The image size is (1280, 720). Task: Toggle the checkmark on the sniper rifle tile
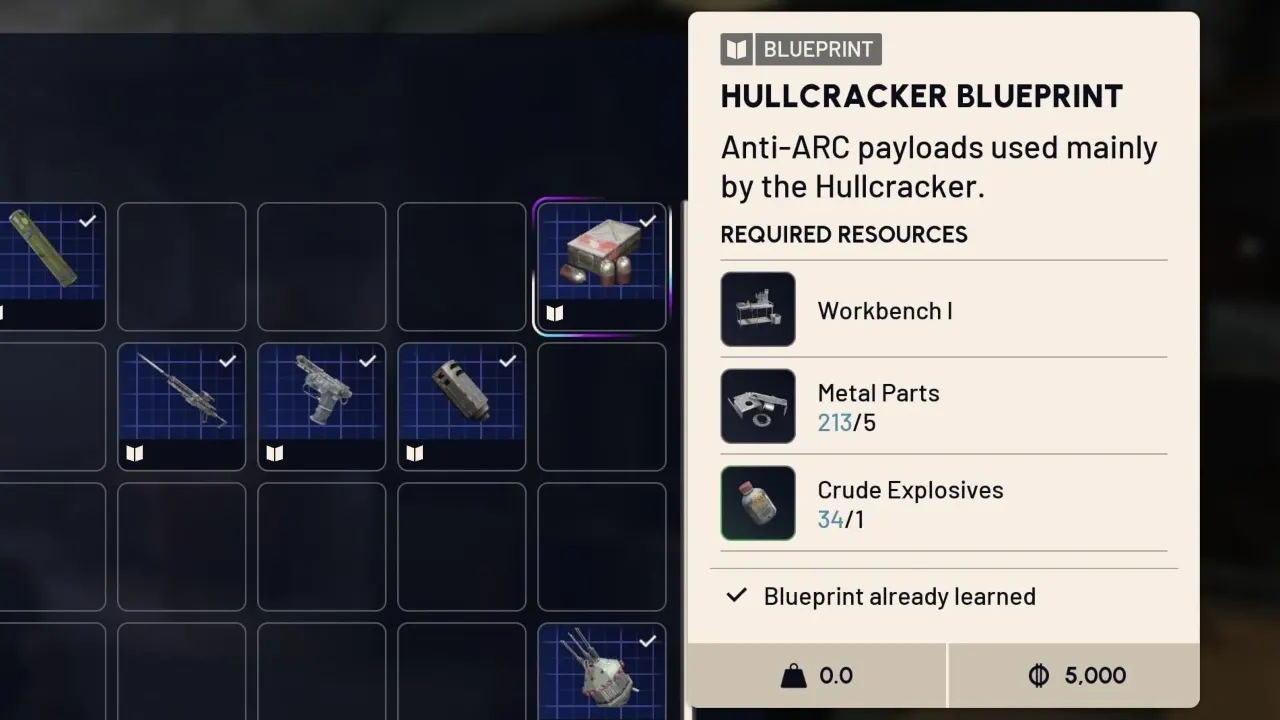(227, 361)
